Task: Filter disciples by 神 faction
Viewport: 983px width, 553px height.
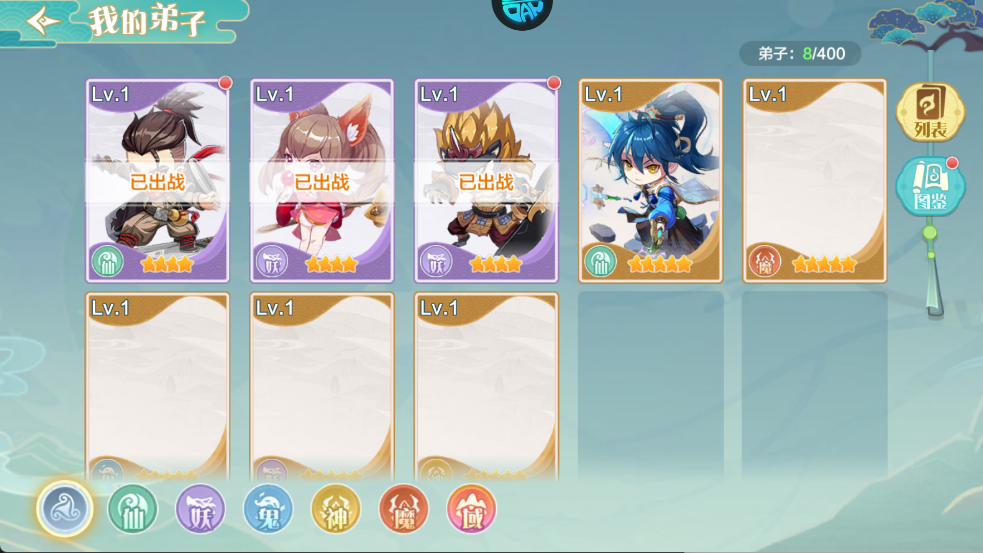Action: (335, 509)
